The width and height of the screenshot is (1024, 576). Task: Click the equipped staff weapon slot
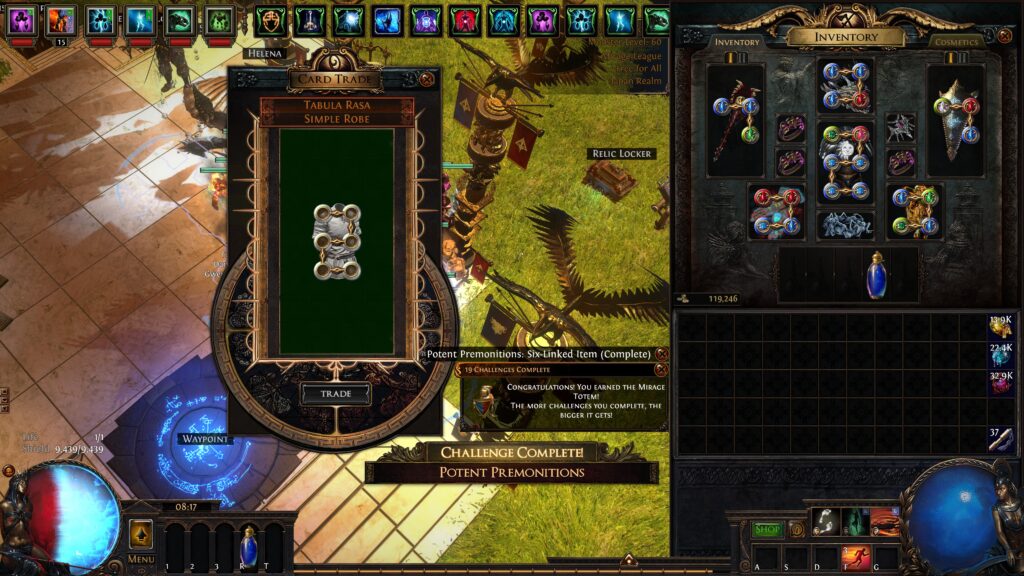[x=735, y=112]
